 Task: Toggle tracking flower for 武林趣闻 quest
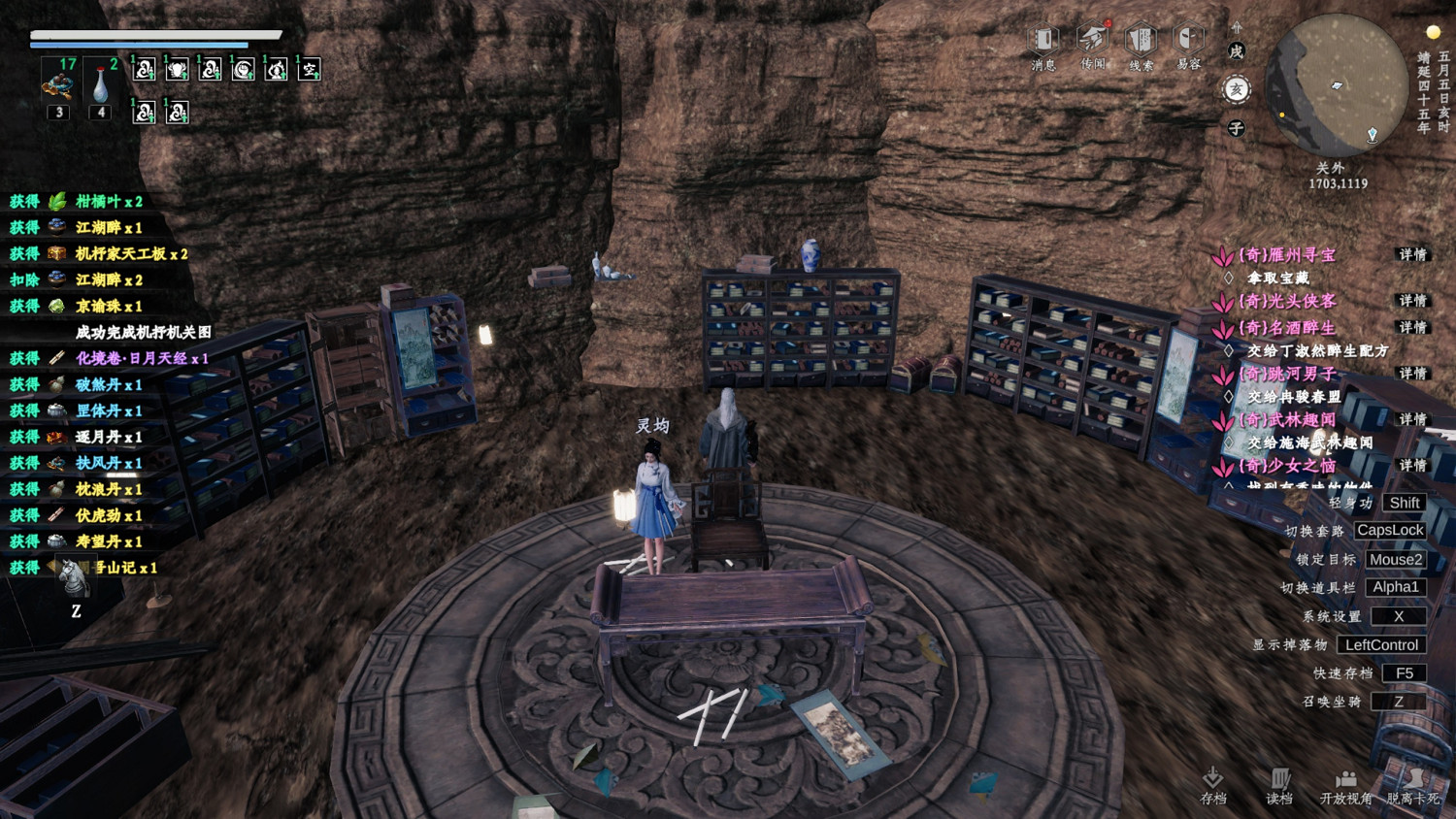pyautogui.click(x=1221, y=420)
